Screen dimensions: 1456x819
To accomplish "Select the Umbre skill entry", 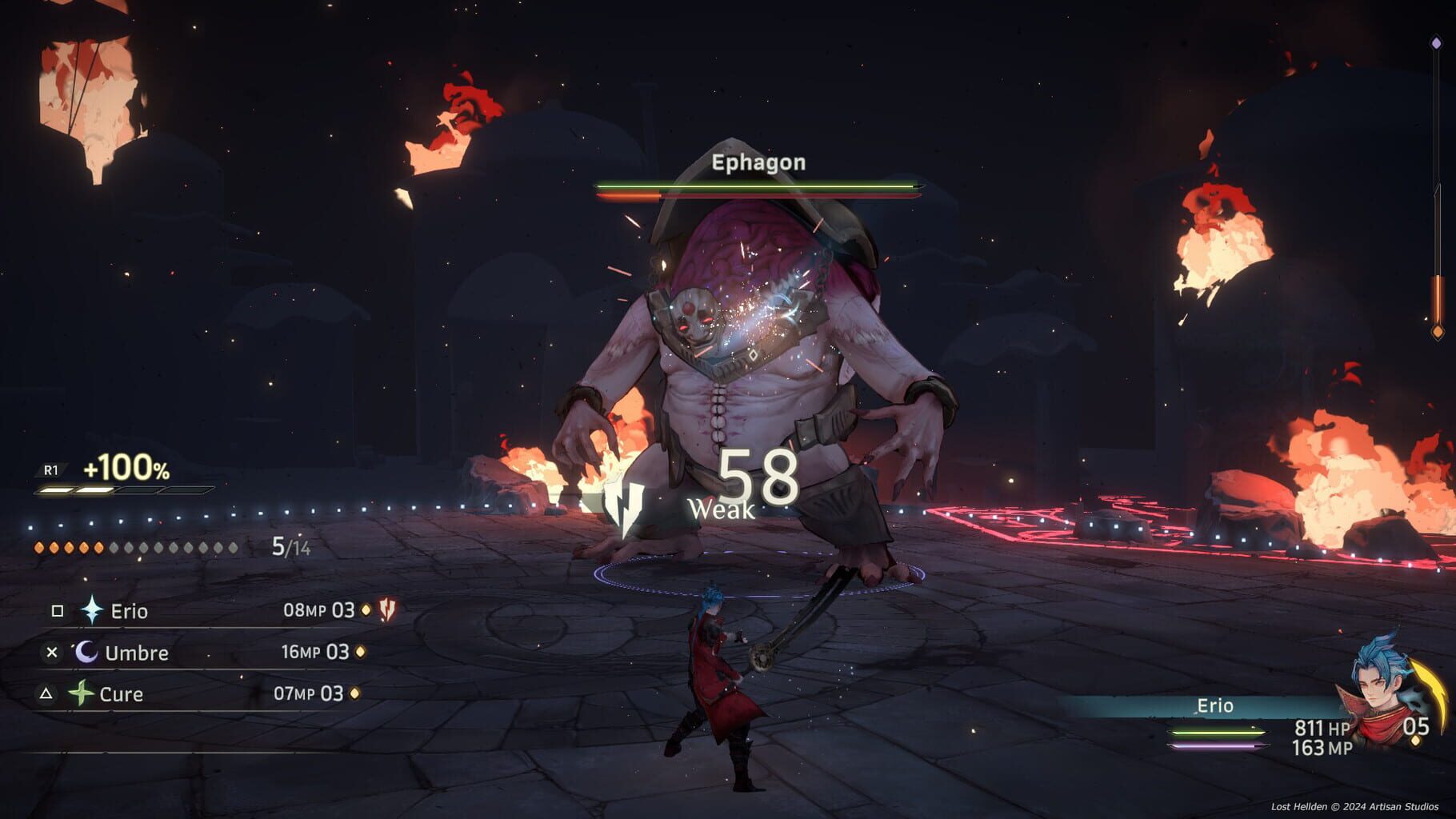I will tap(136, 653).
